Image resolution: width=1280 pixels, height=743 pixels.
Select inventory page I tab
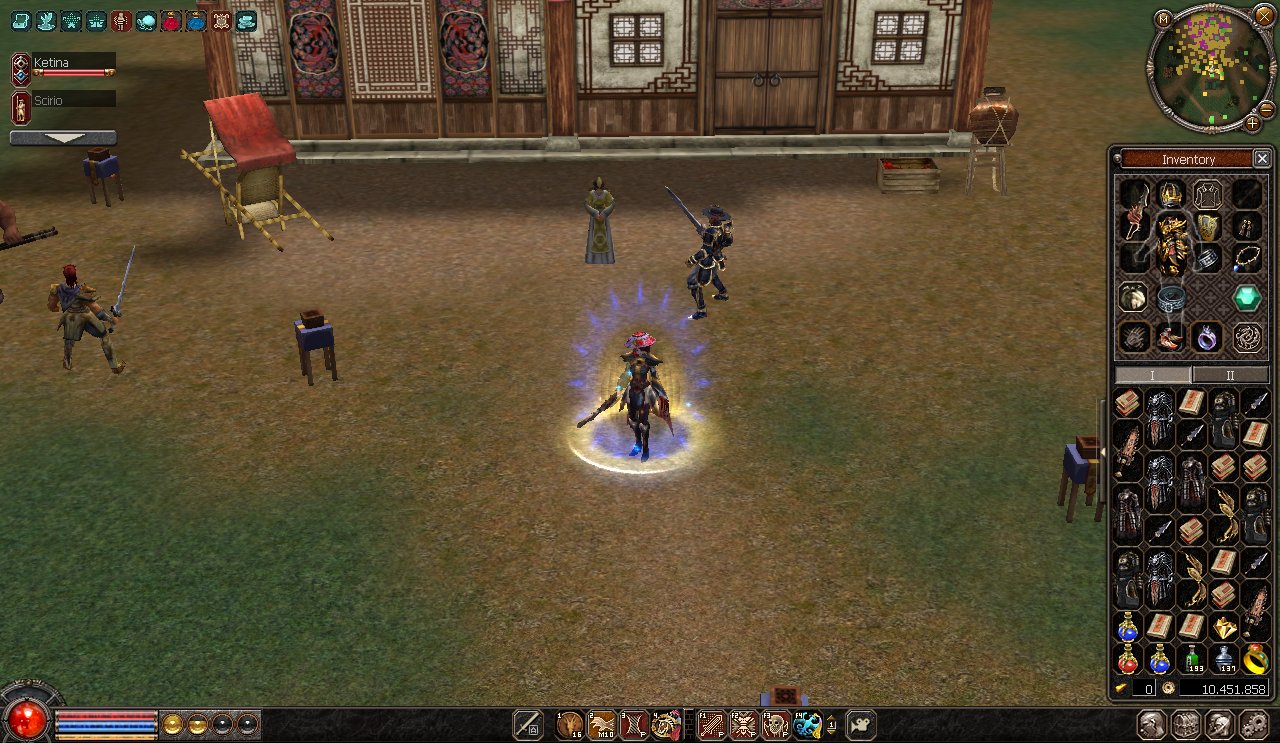[1153, 375]
